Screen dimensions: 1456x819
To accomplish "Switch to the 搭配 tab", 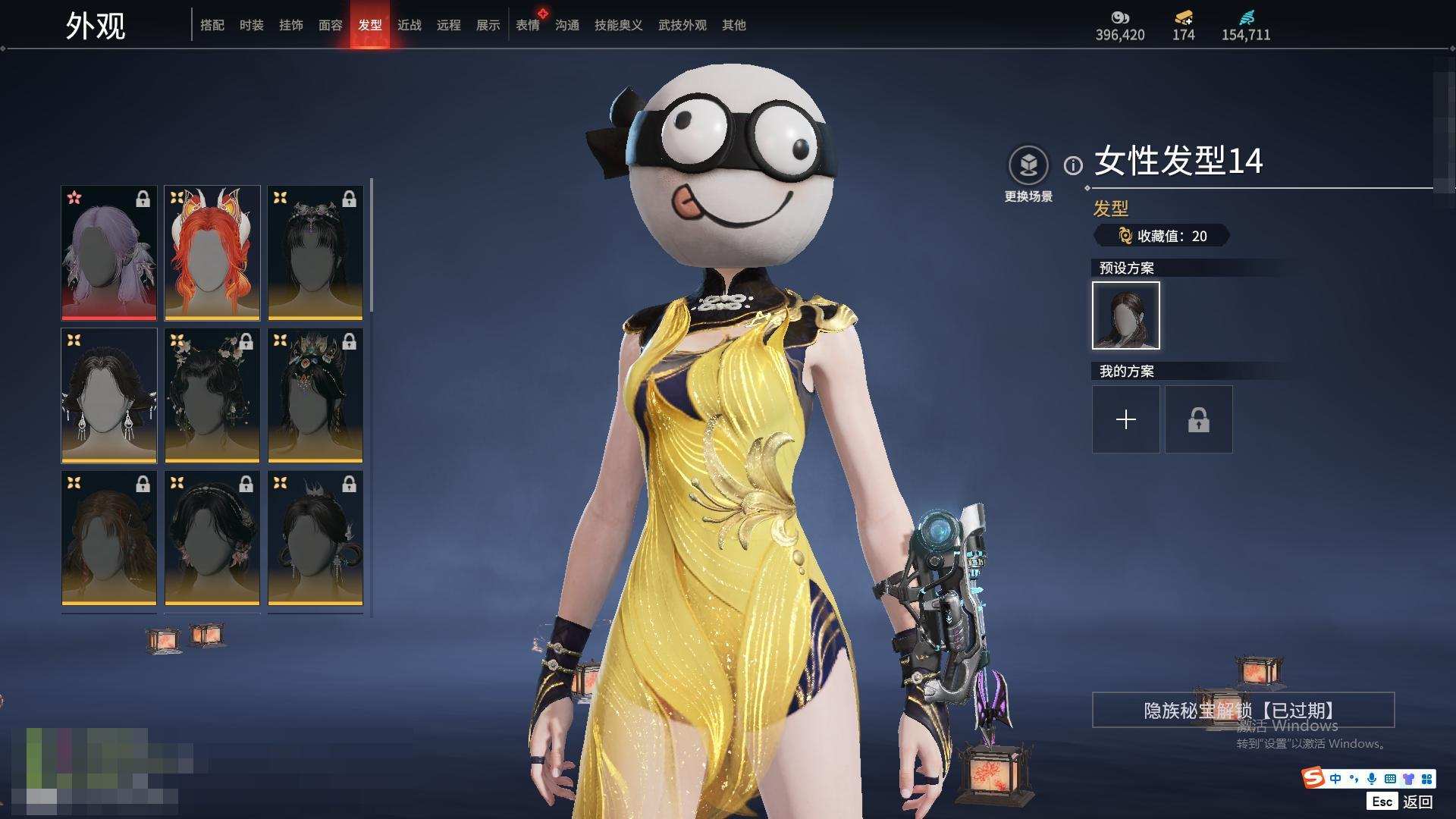I will 212,25.
